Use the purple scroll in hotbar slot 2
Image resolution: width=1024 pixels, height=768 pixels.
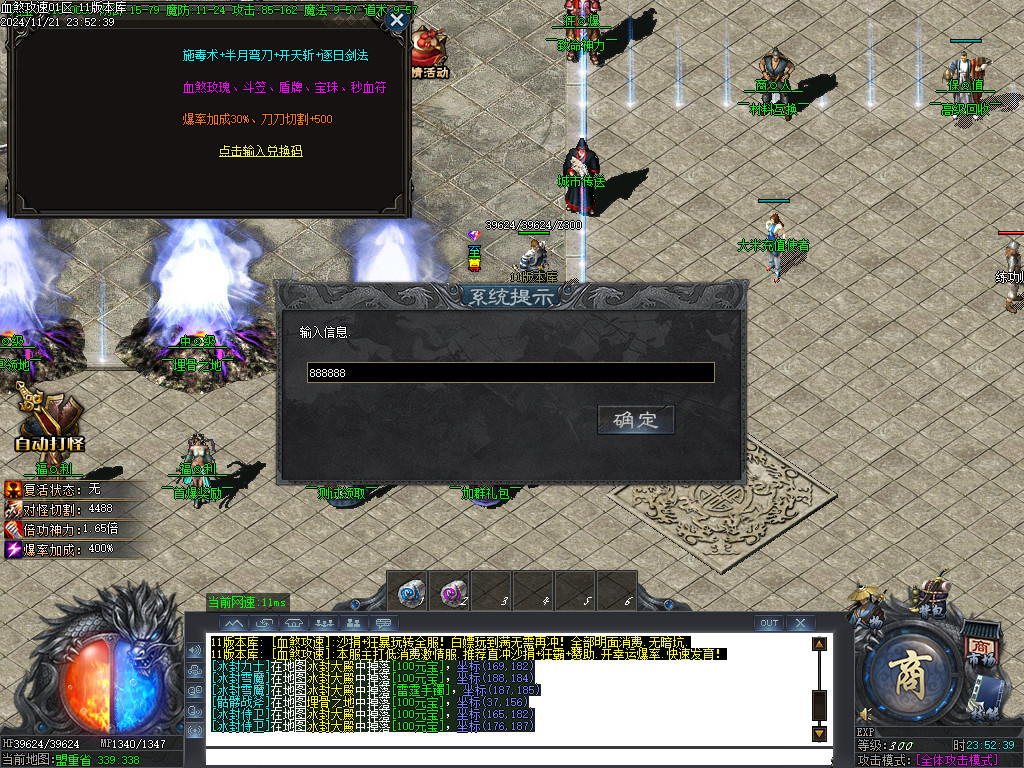[x=452, y=591]
